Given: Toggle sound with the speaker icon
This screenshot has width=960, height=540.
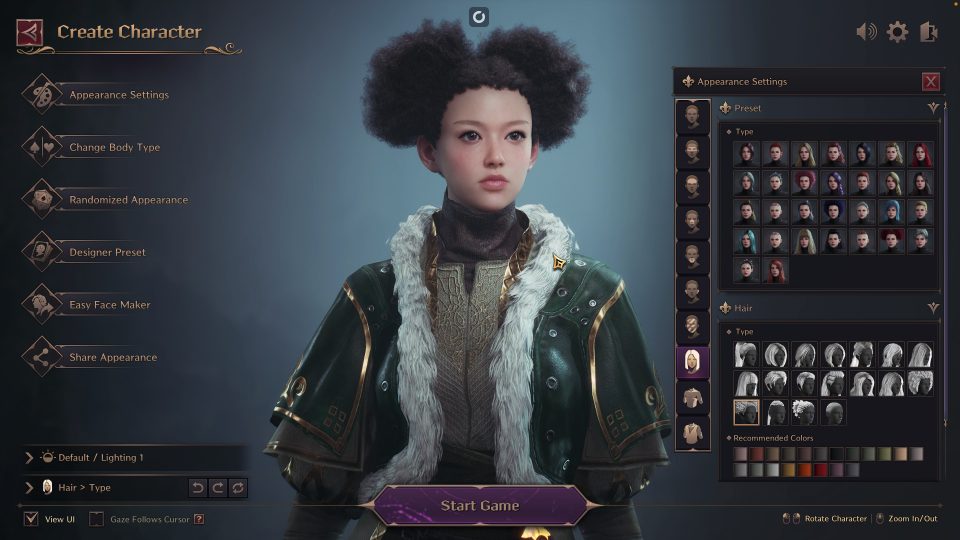Looking at the screenshot, I should click(x=866, y=32).
